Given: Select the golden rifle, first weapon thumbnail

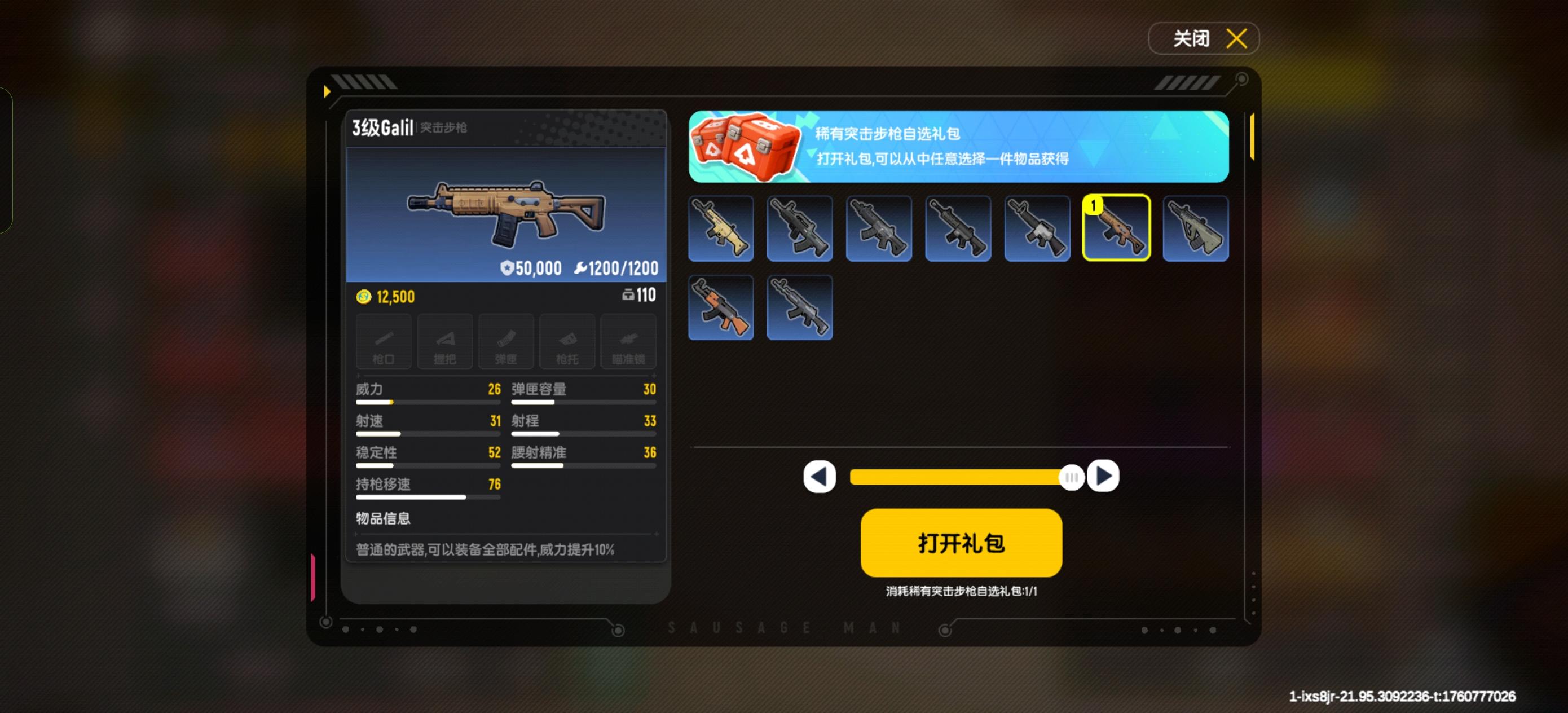Looking at the screenshot, I should tap(721, 228).
